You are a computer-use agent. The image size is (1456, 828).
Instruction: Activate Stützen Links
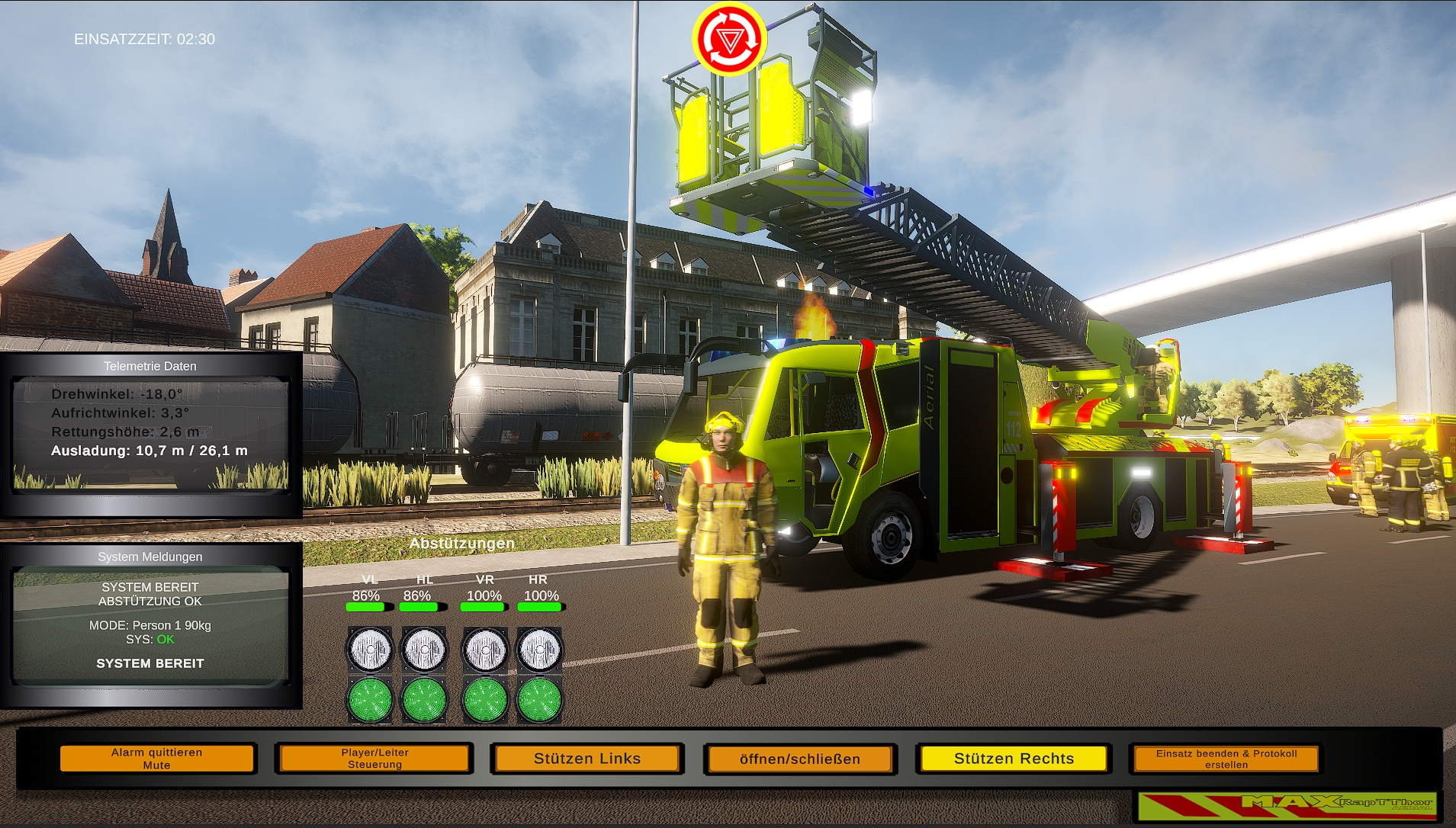click(x=587, y=759)
